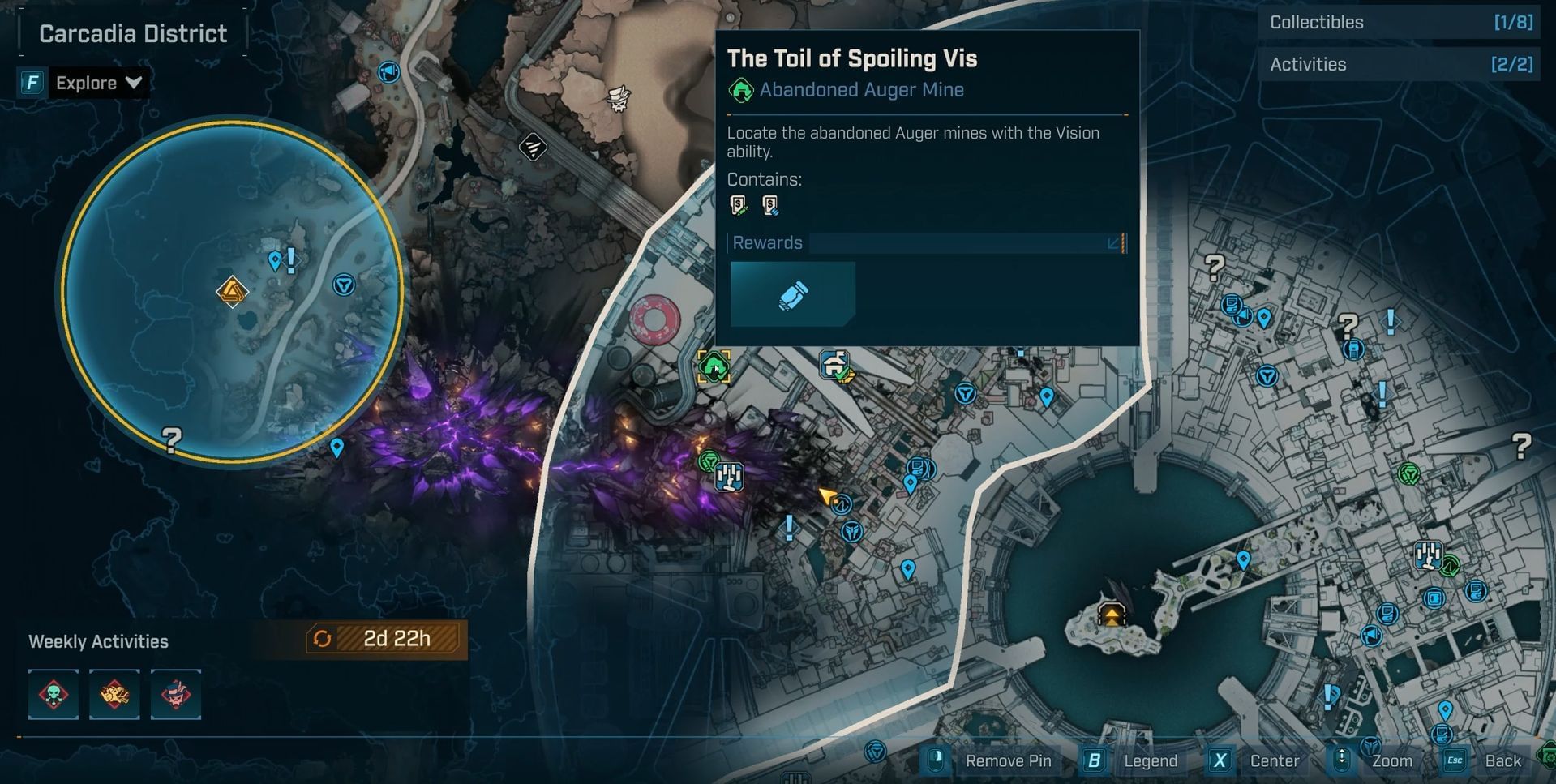Image resolution: width=1556 pixels, height=784 pixels.
Task: Open the green skull weekly activity
Action: tap(54, 694)
